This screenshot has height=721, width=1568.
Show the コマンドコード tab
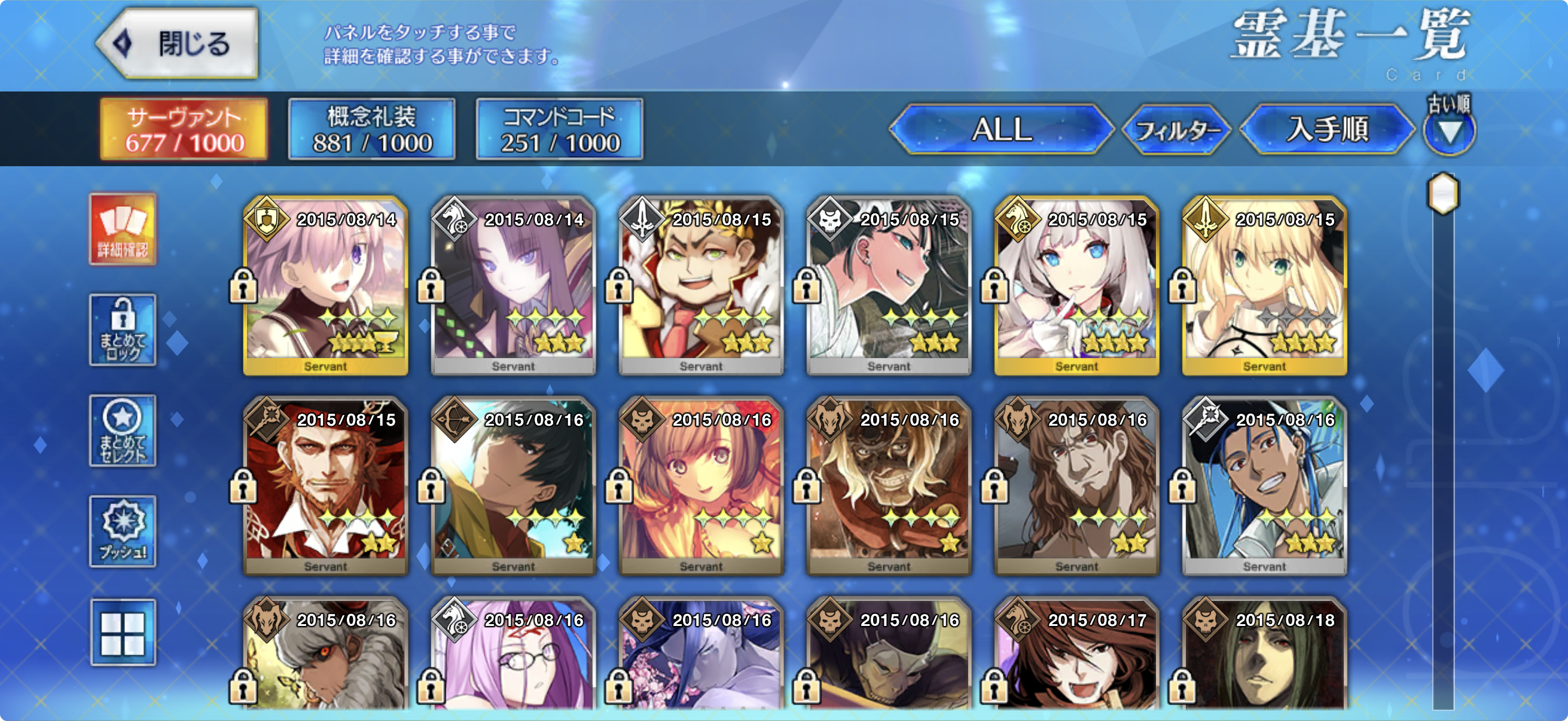coord(559,129)
